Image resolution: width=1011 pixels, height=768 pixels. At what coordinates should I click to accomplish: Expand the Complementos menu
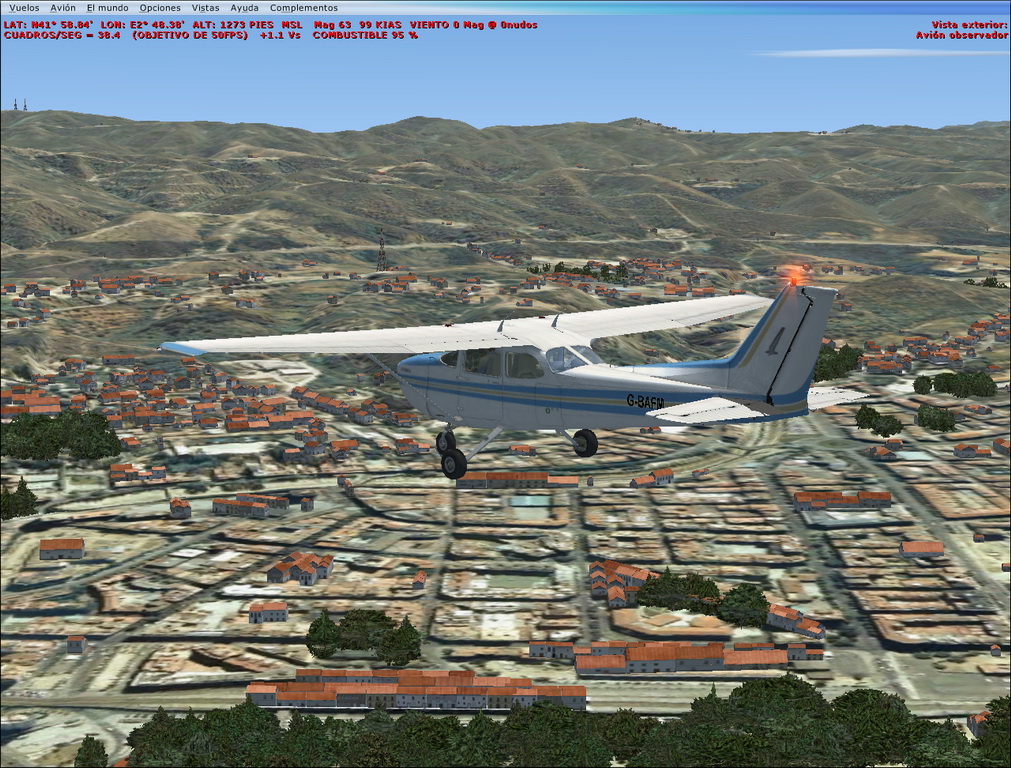point(303,8)
